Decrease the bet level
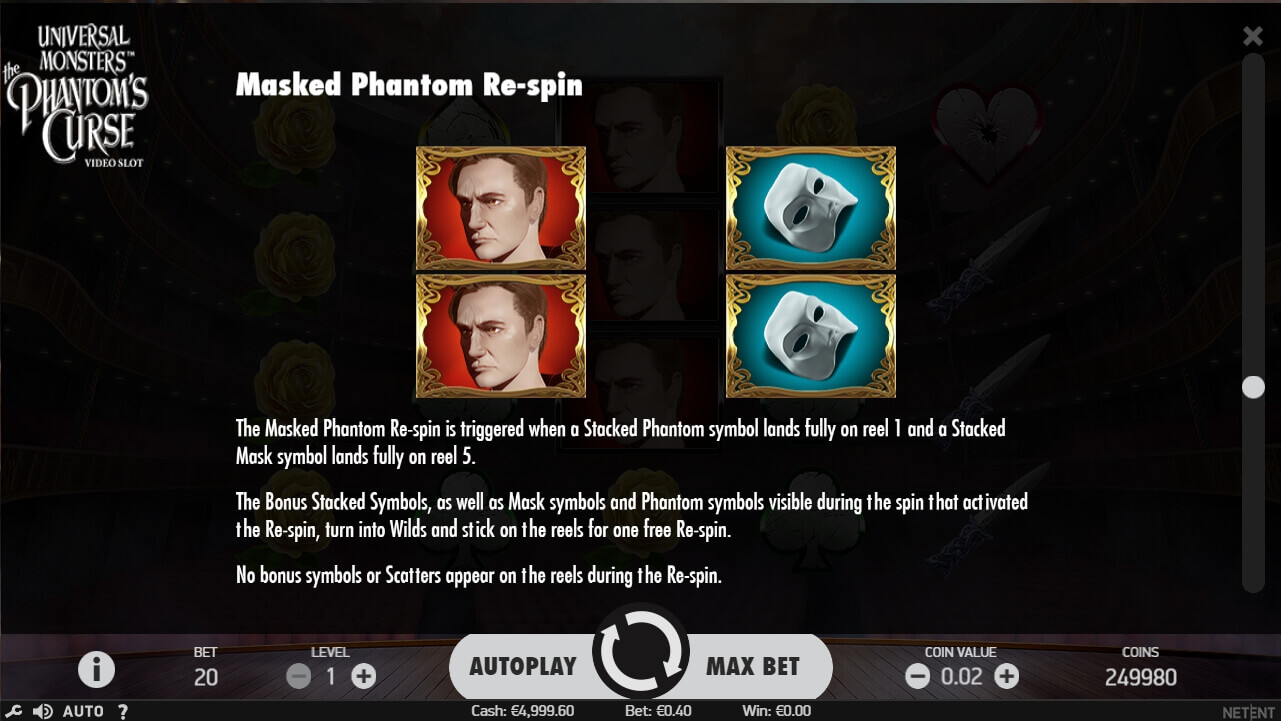Viewport: 1281px width, 721px height. [298, 676]
